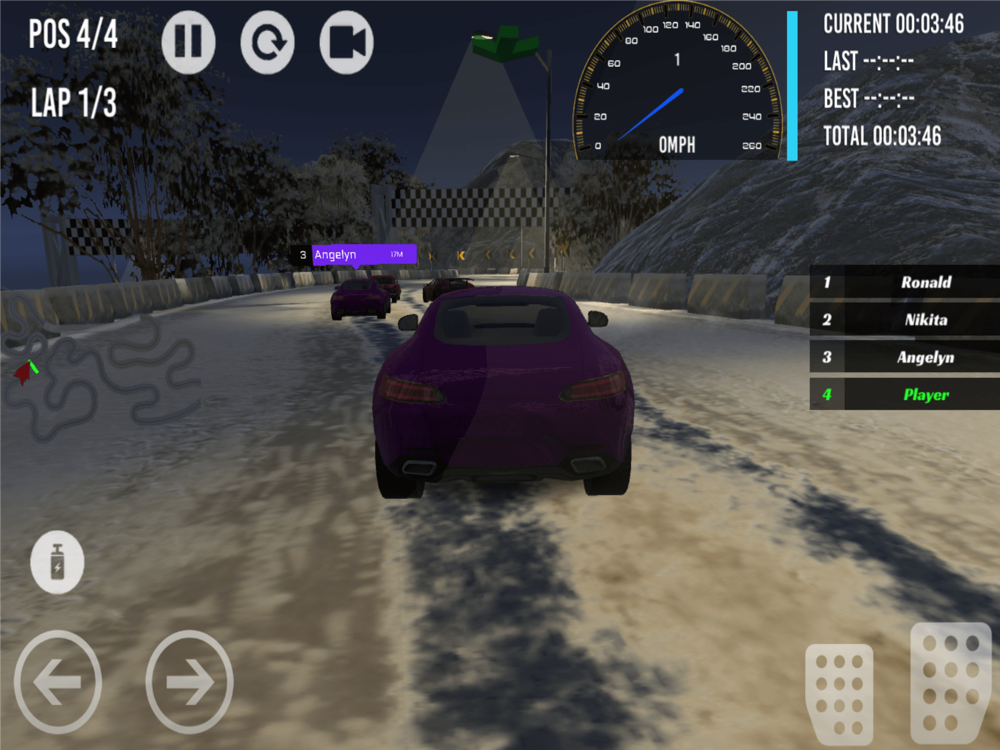
Task: Tap the brake pedal
Action: [838, 692]
